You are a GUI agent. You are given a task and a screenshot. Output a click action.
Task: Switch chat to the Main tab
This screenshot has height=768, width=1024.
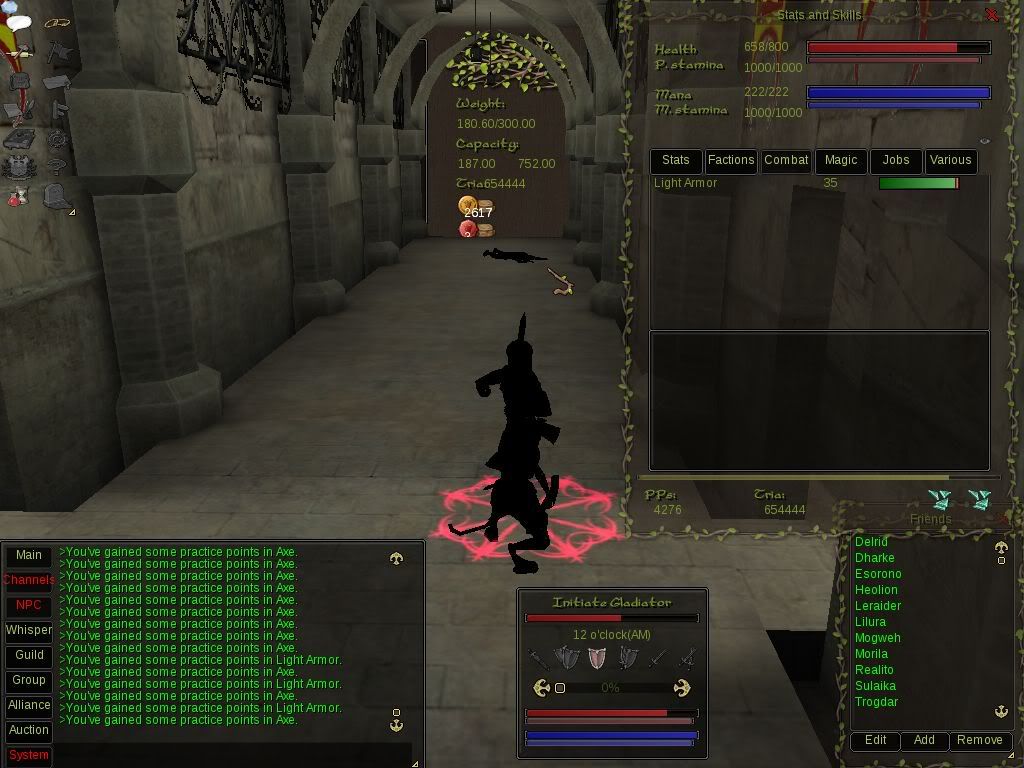(29, 556)
